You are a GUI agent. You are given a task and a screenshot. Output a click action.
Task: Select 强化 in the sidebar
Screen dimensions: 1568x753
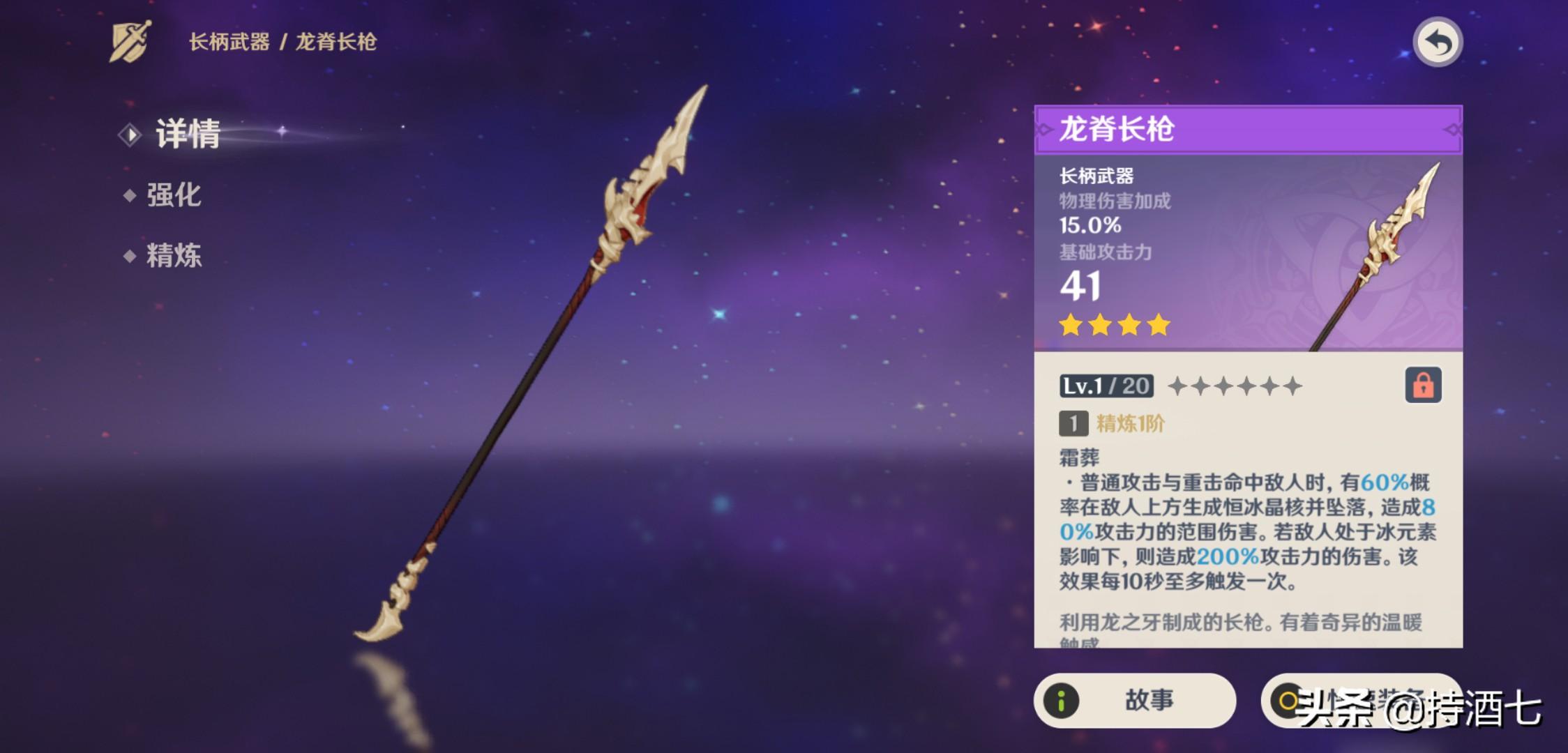tap(174, 196)
